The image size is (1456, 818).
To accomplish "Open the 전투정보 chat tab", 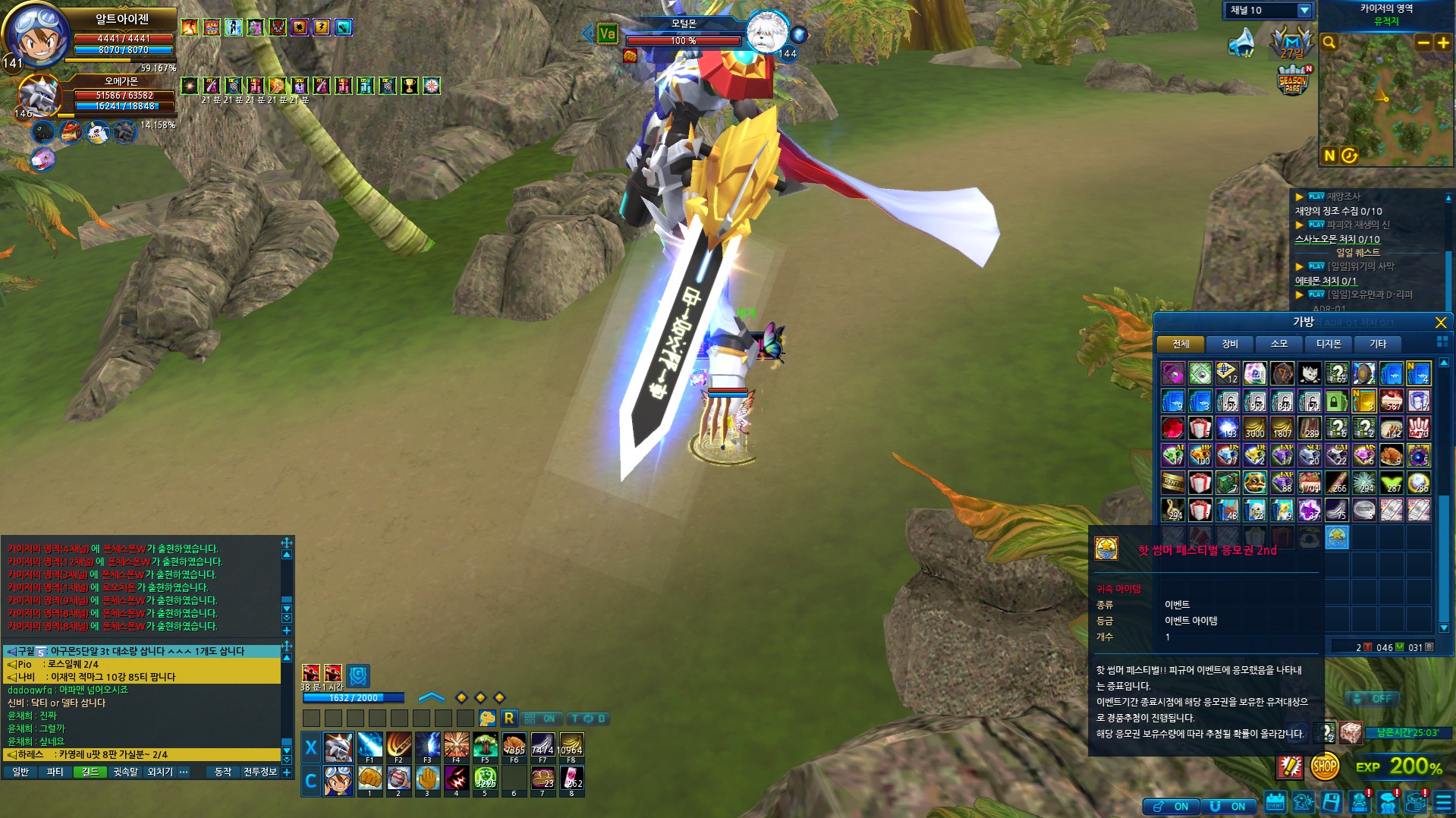I will pyautogui.click(x=260, y=772).
